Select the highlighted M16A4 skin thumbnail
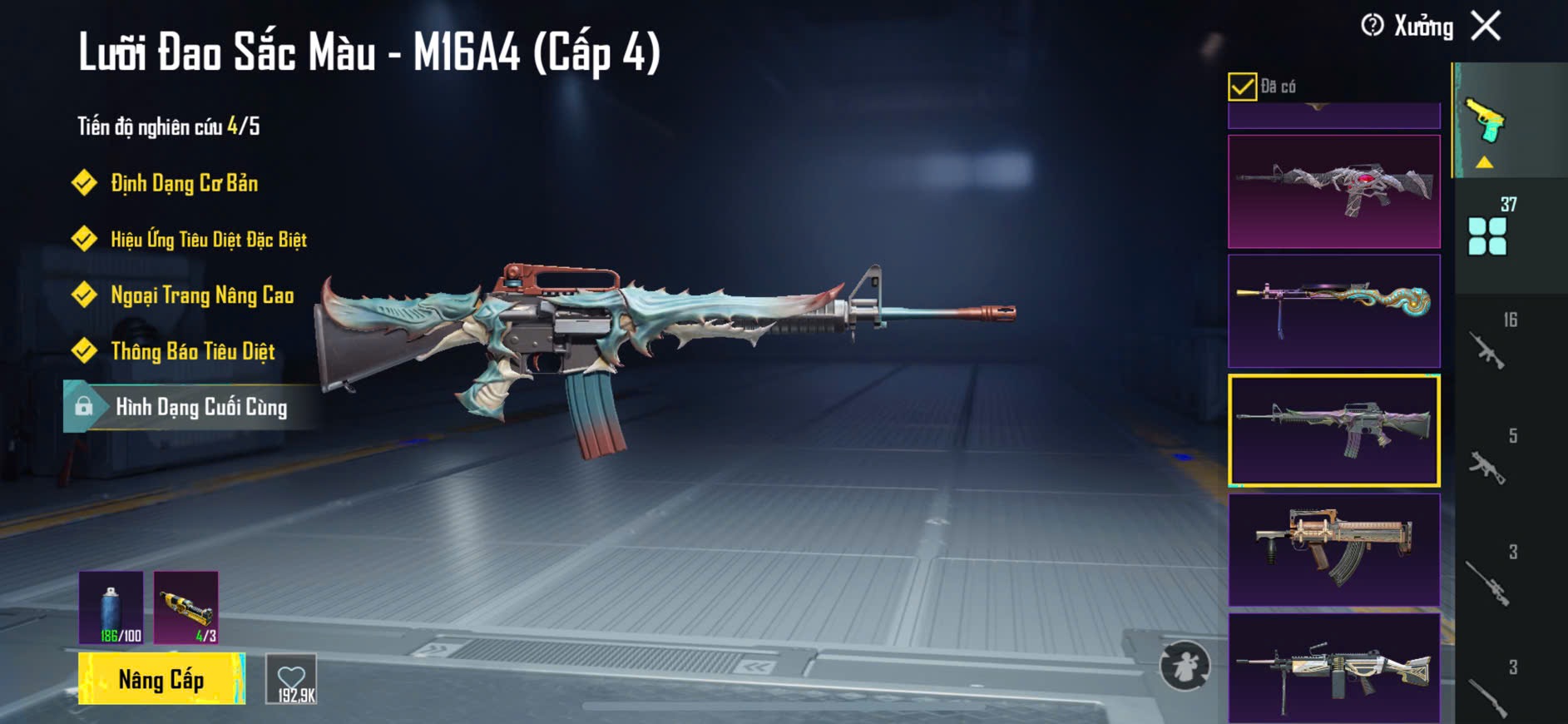1568x724 pixels. click(x=1333, y=430)
